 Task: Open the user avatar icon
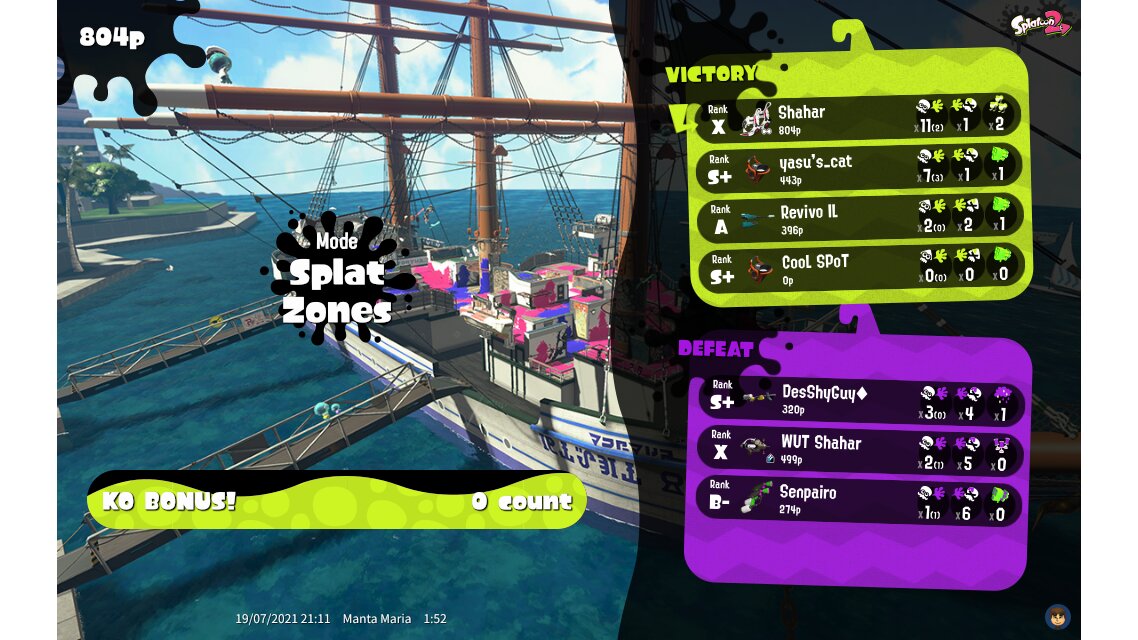(x=1057, y=616)
